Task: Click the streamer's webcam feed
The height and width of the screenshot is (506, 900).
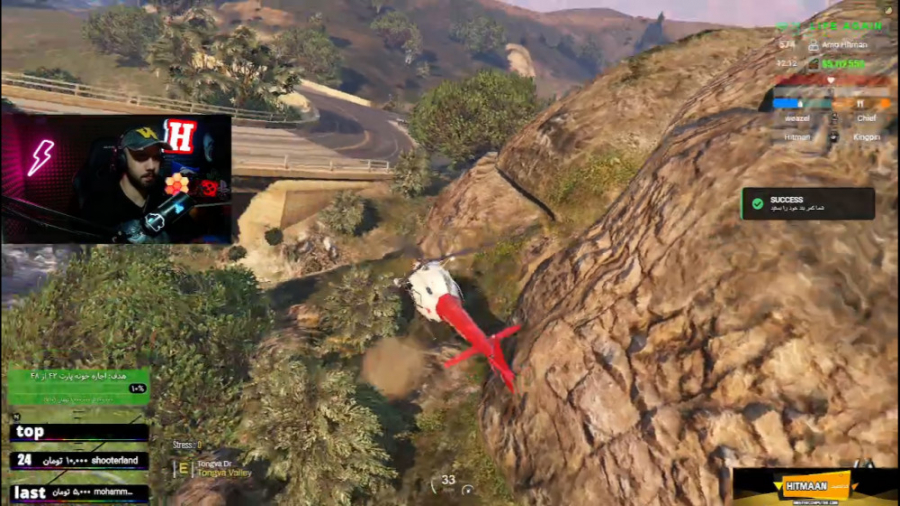Action: coord(116,179)
